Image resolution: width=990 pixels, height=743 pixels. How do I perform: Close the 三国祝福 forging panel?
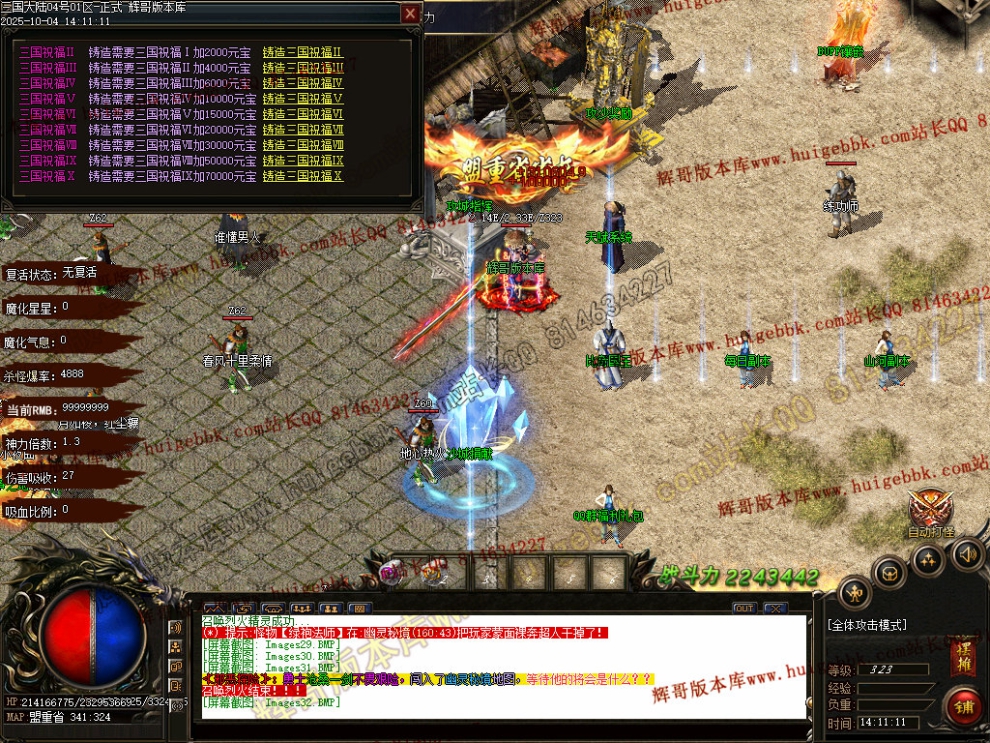coord(410,14)
